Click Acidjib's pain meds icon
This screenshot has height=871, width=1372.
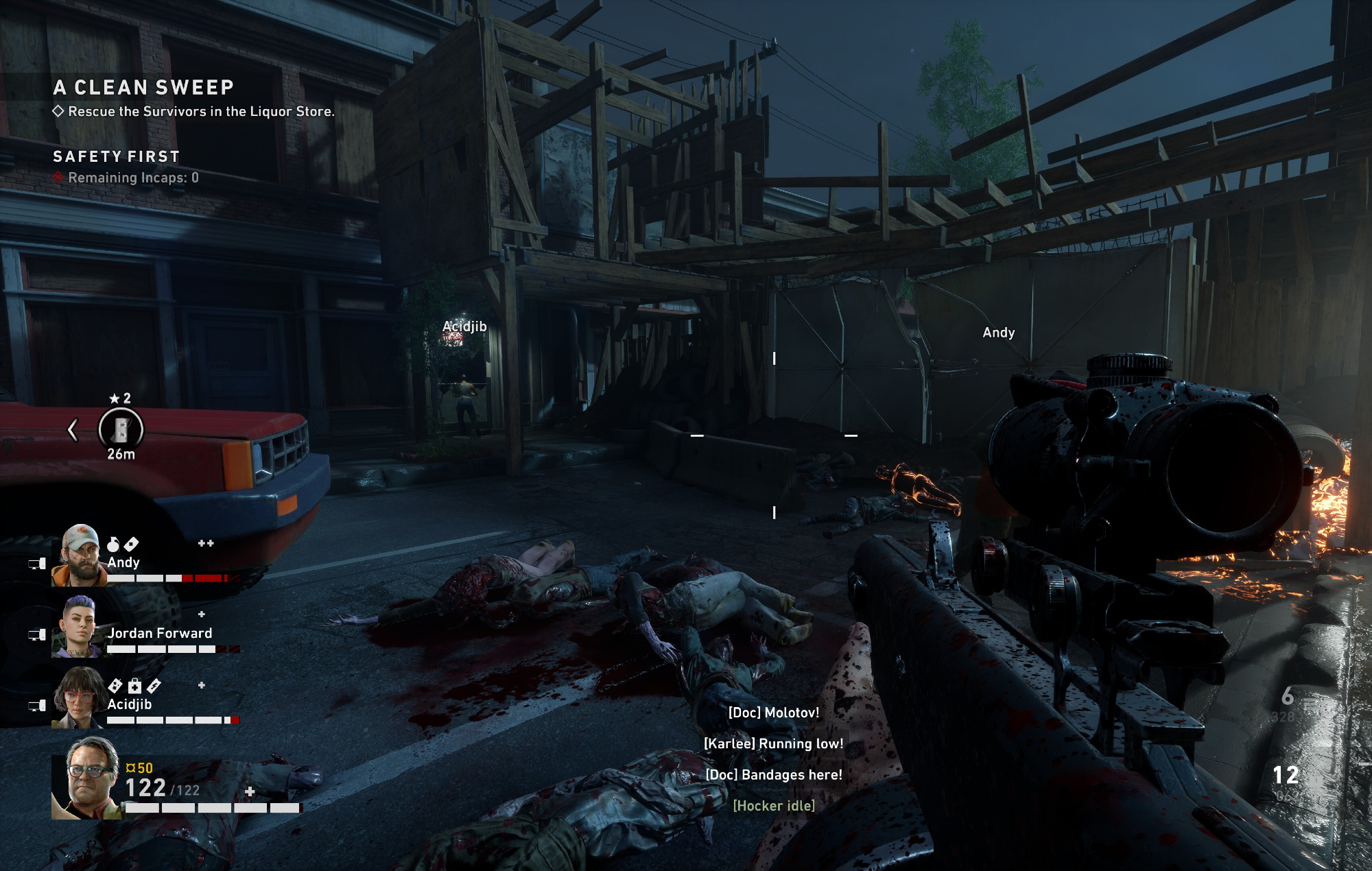[x=115, y=685]
